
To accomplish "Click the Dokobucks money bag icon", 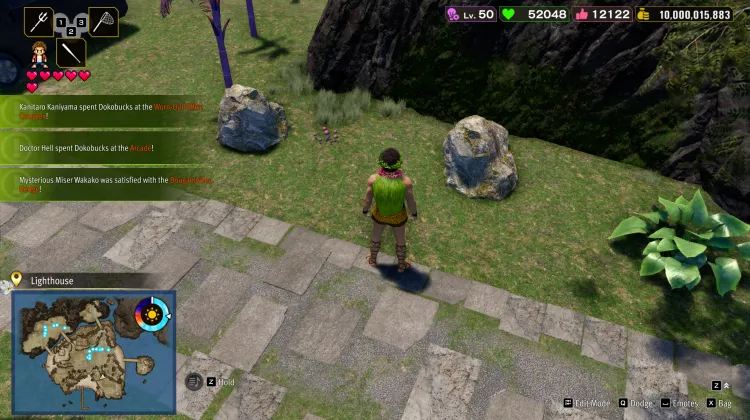I will click(x=642, y=14).
